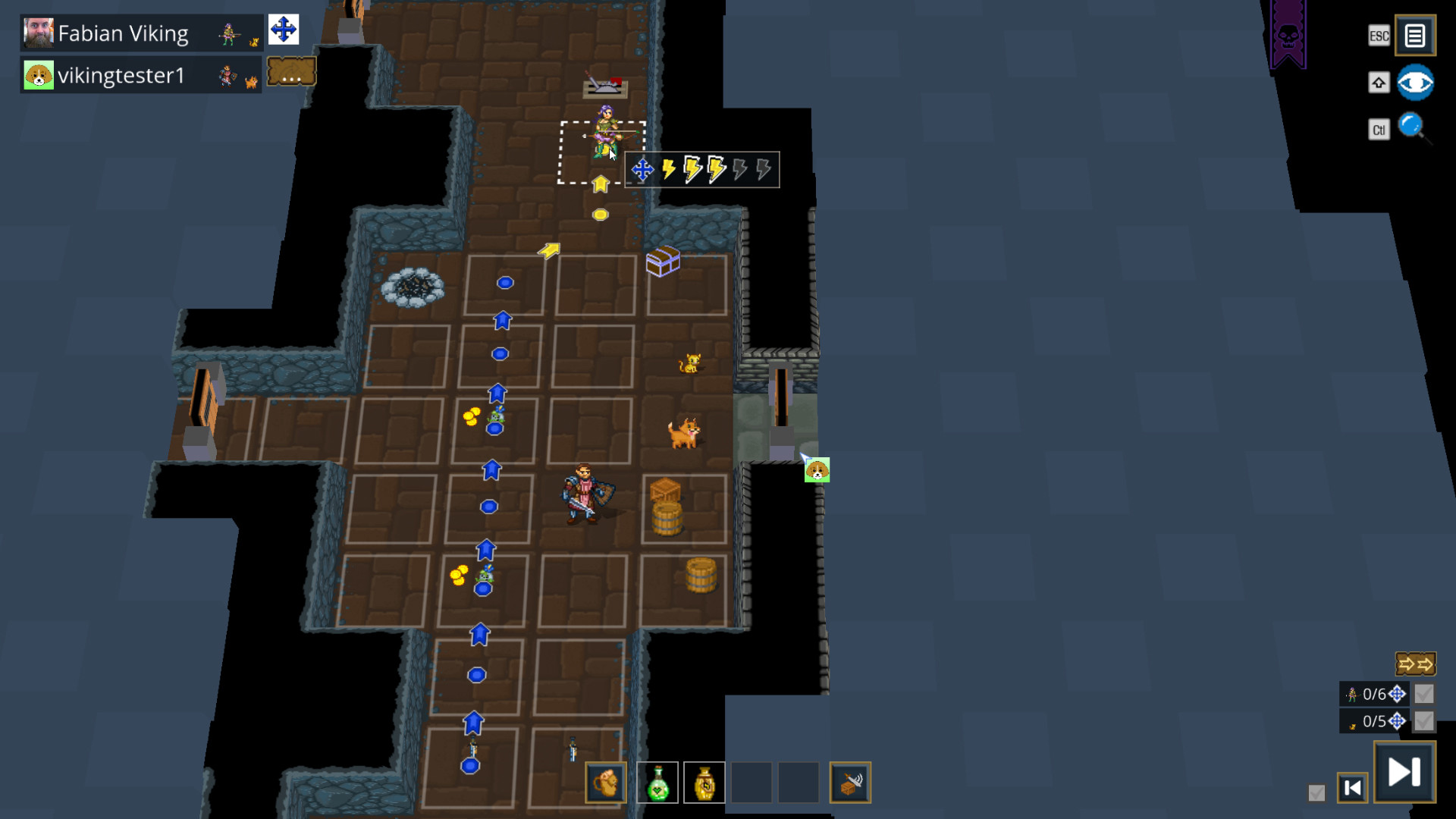Open the quest log document icon
The width and height of the screenshot is (1456, 819).
coord(1415,35)
